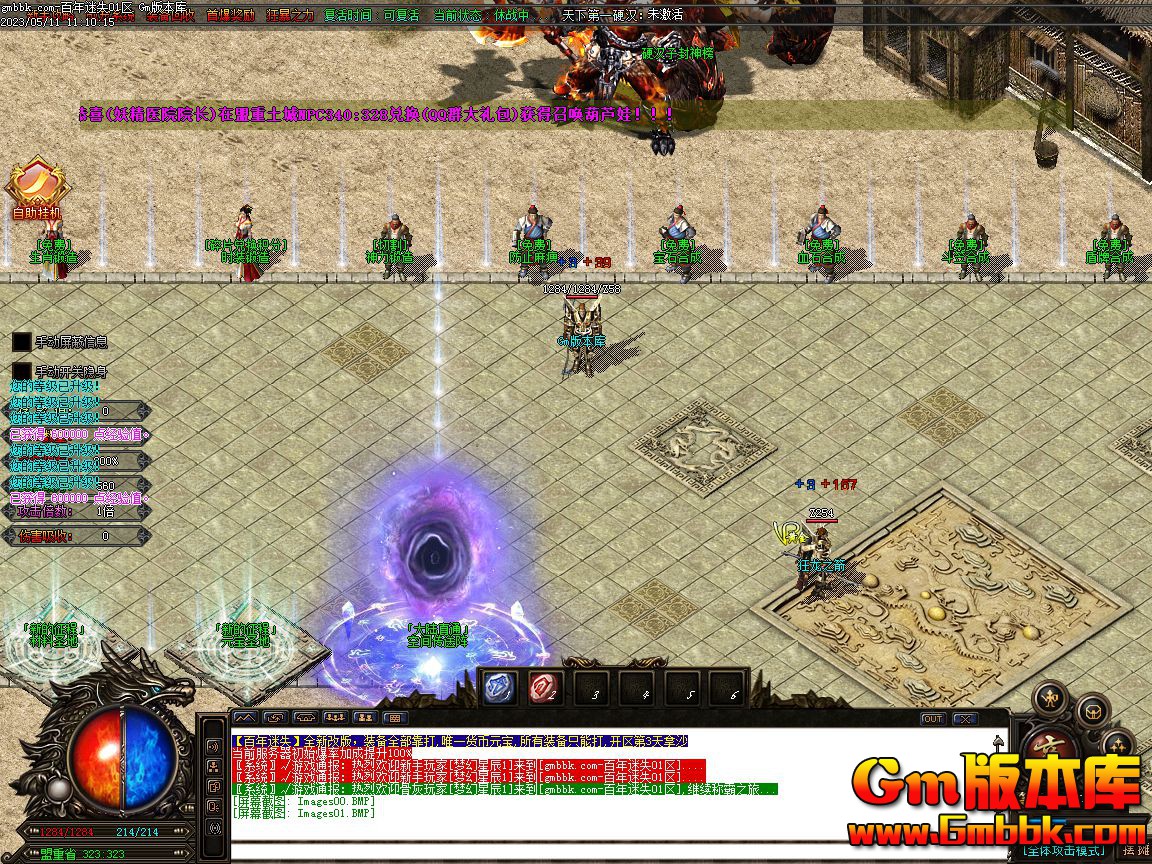Toggle the 手动屏蔽信息 checkbox
This screenshot has width=1152, height=864.
[22, 342]
